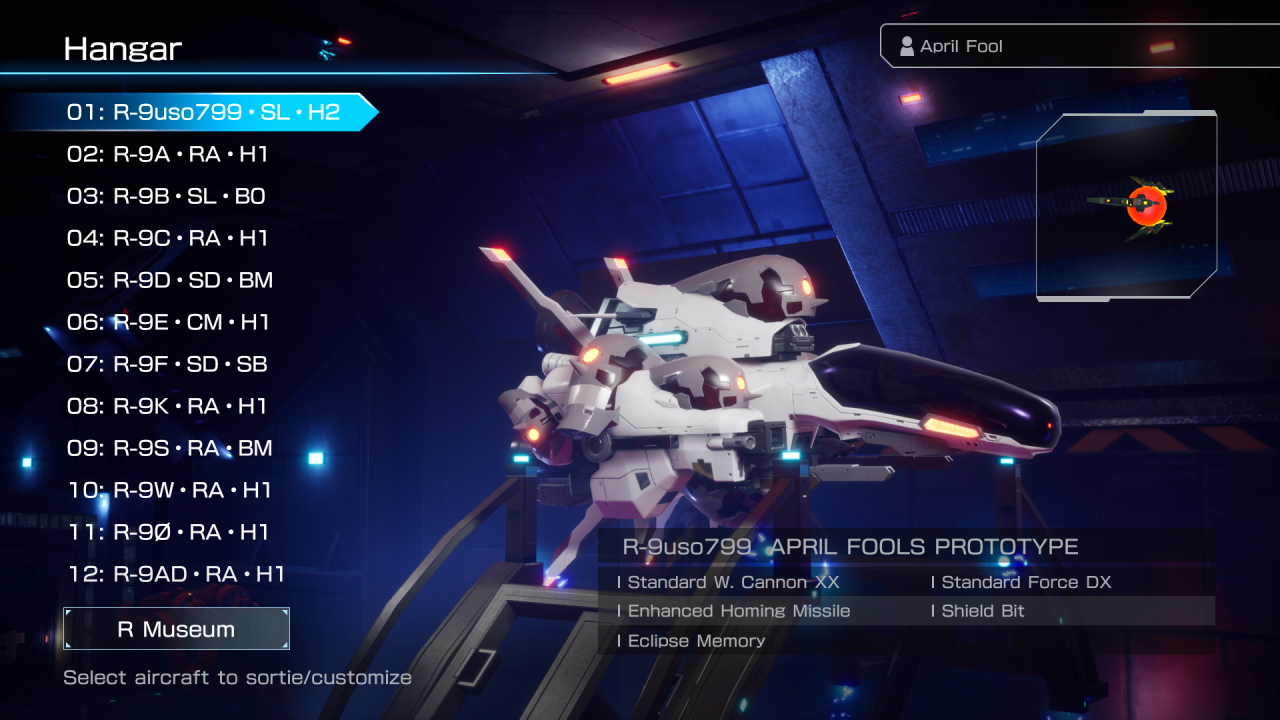The width and height of the screenshot is (1280, 720).
Task: Click the highlighted arrow on the selected ship entry
Action: [365, 112]
